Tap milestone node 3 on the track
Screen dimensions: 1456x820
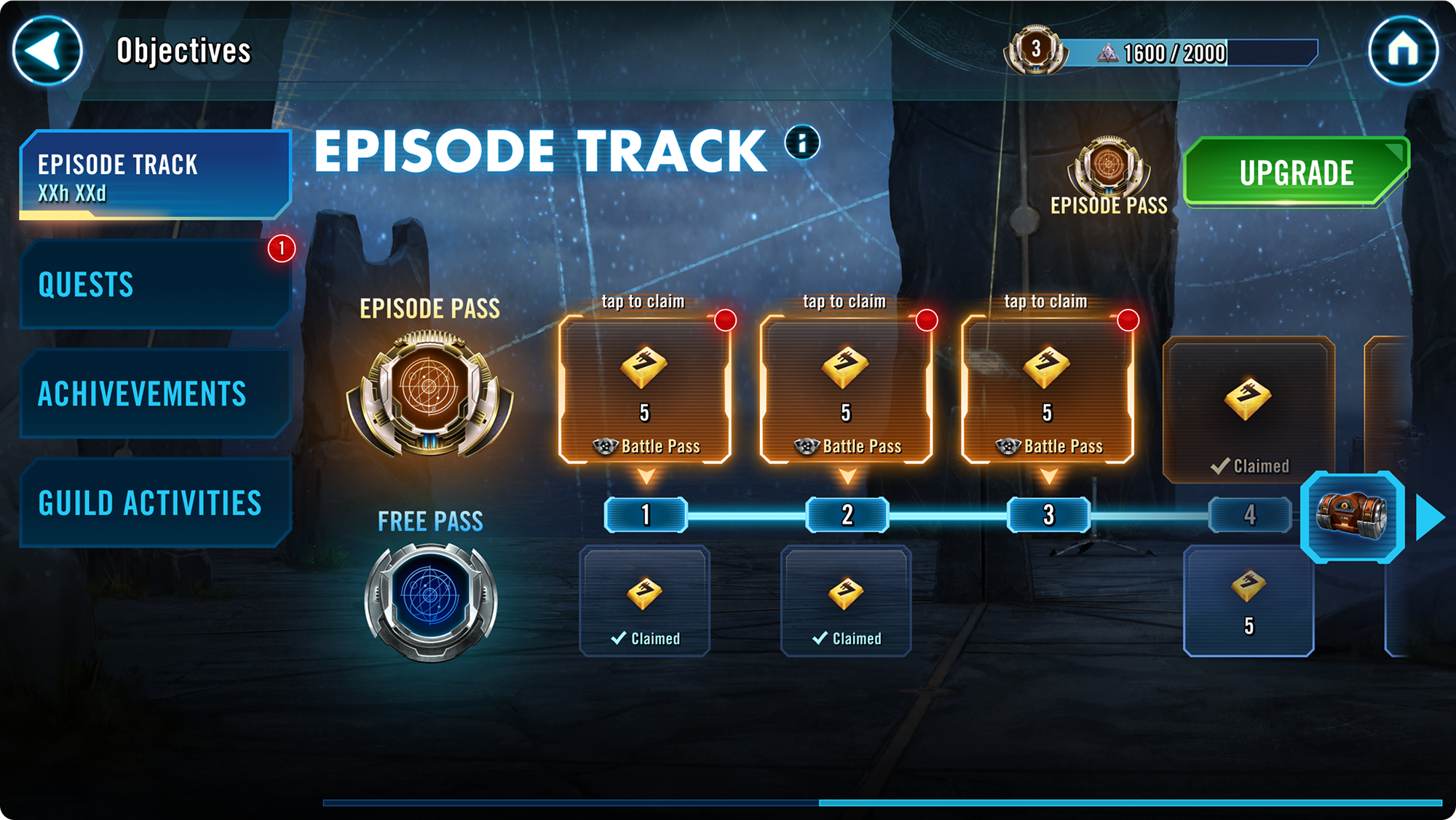pyautogui.click(x=1048, y=515)
